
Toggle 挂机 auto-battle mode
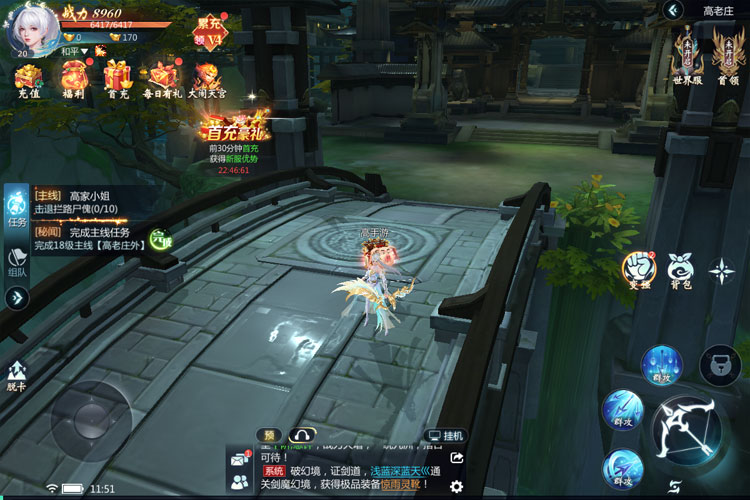445,436
